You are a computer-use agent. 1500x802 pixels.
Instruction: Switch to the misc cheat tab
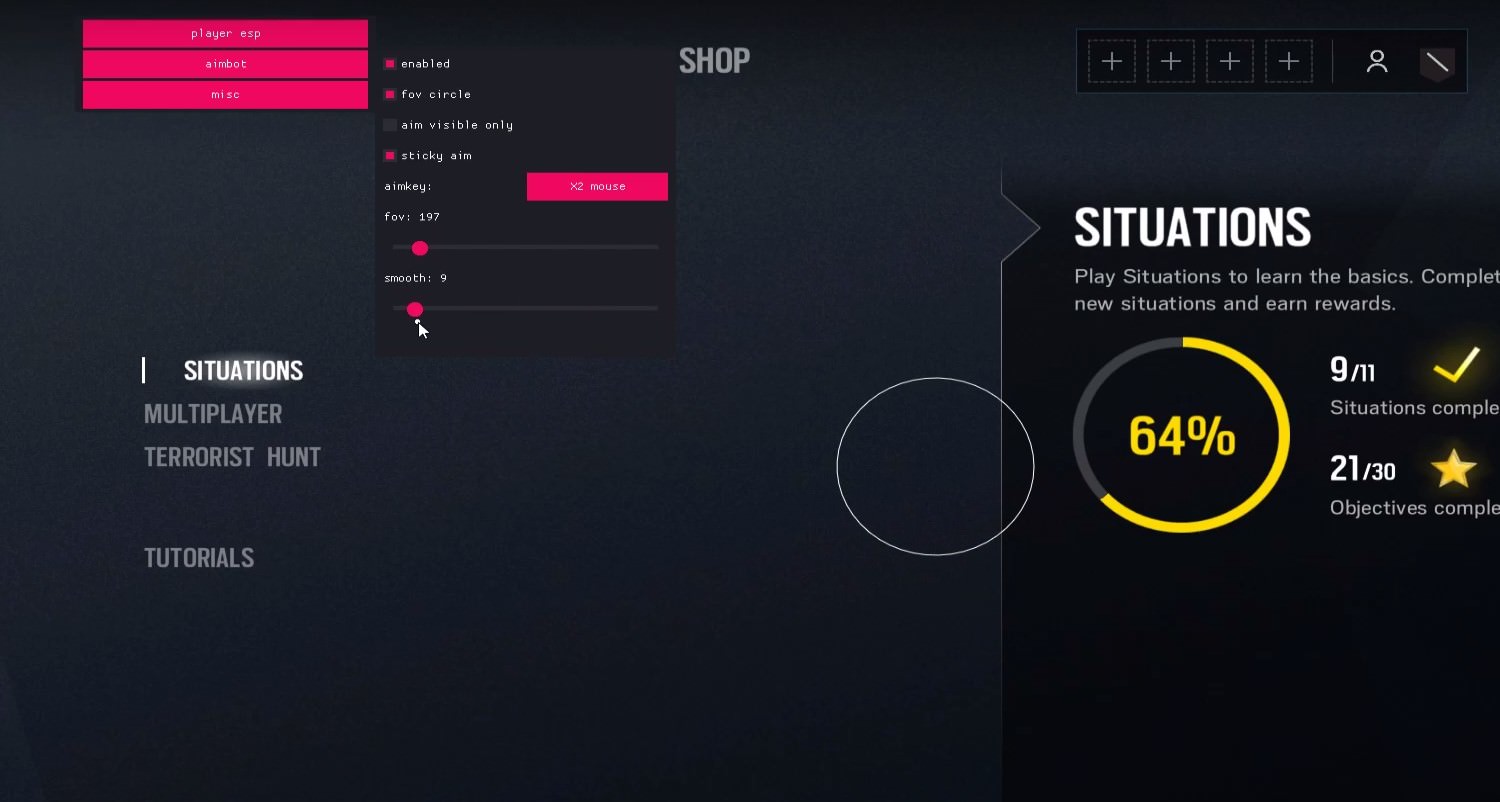pyautogui.click(x=225, y=93)
